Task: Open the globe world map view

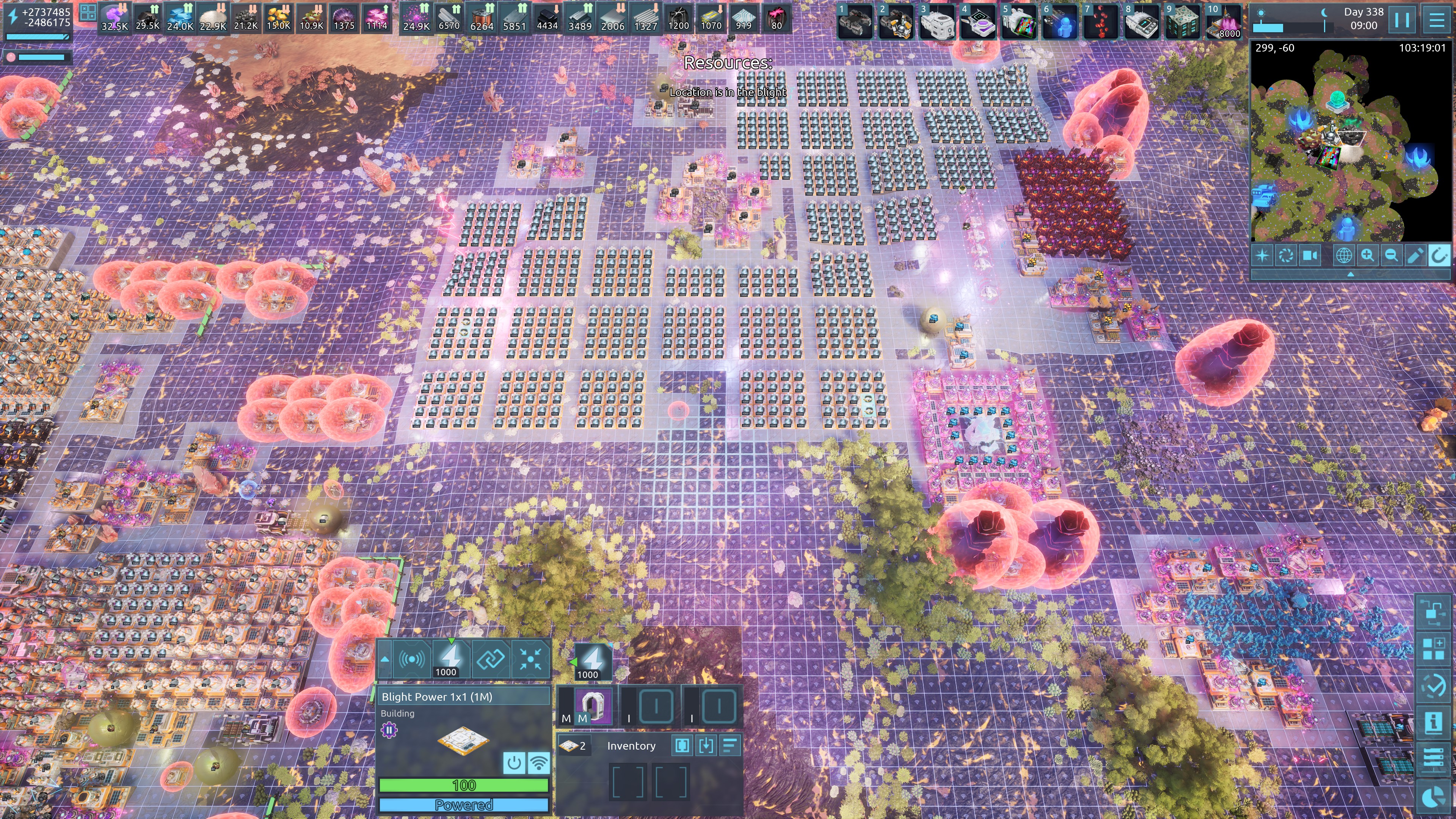Action: click(1343, 256)
